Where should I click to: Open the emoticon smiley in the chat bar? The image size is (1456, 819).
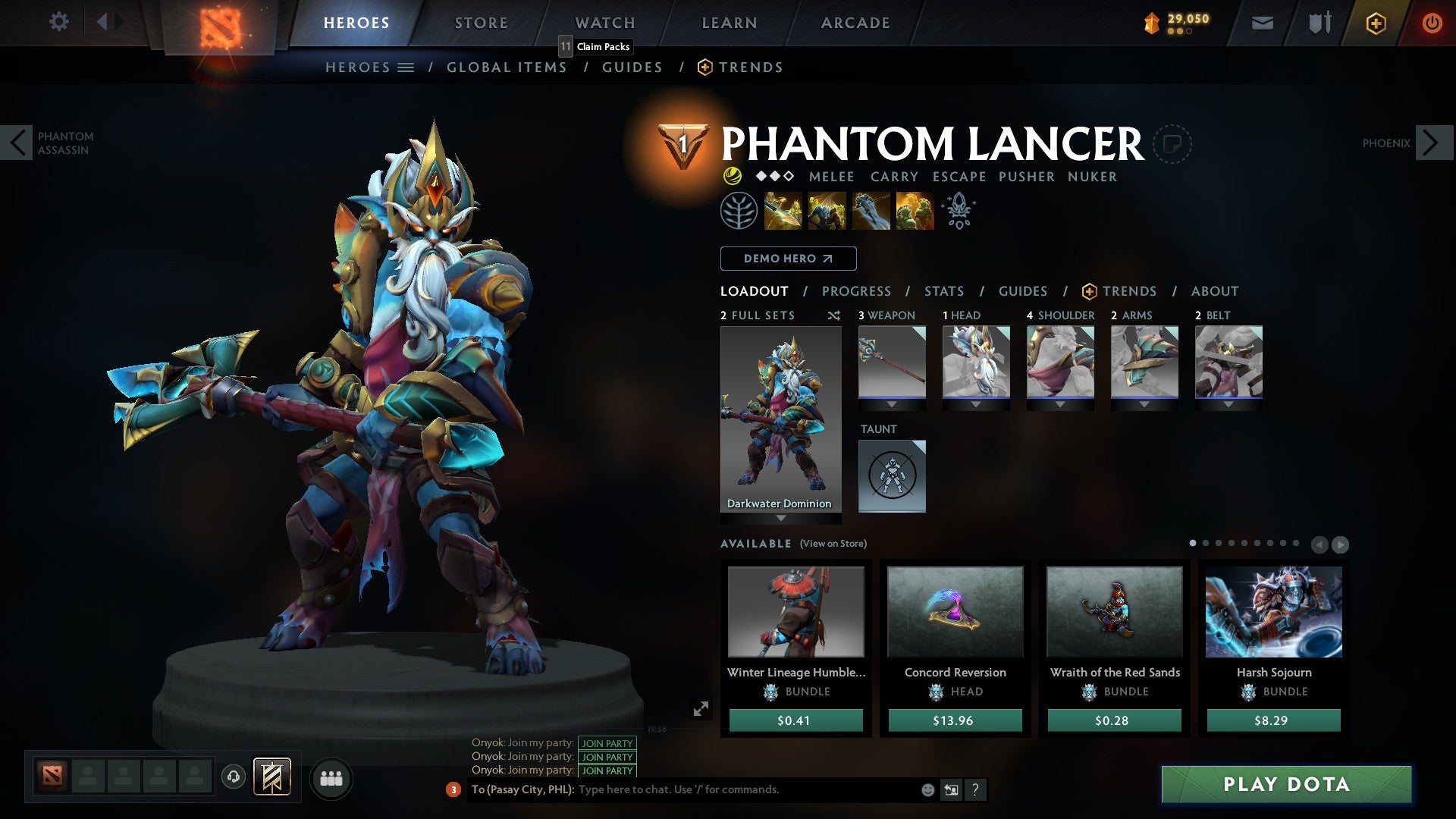[927, 790]
